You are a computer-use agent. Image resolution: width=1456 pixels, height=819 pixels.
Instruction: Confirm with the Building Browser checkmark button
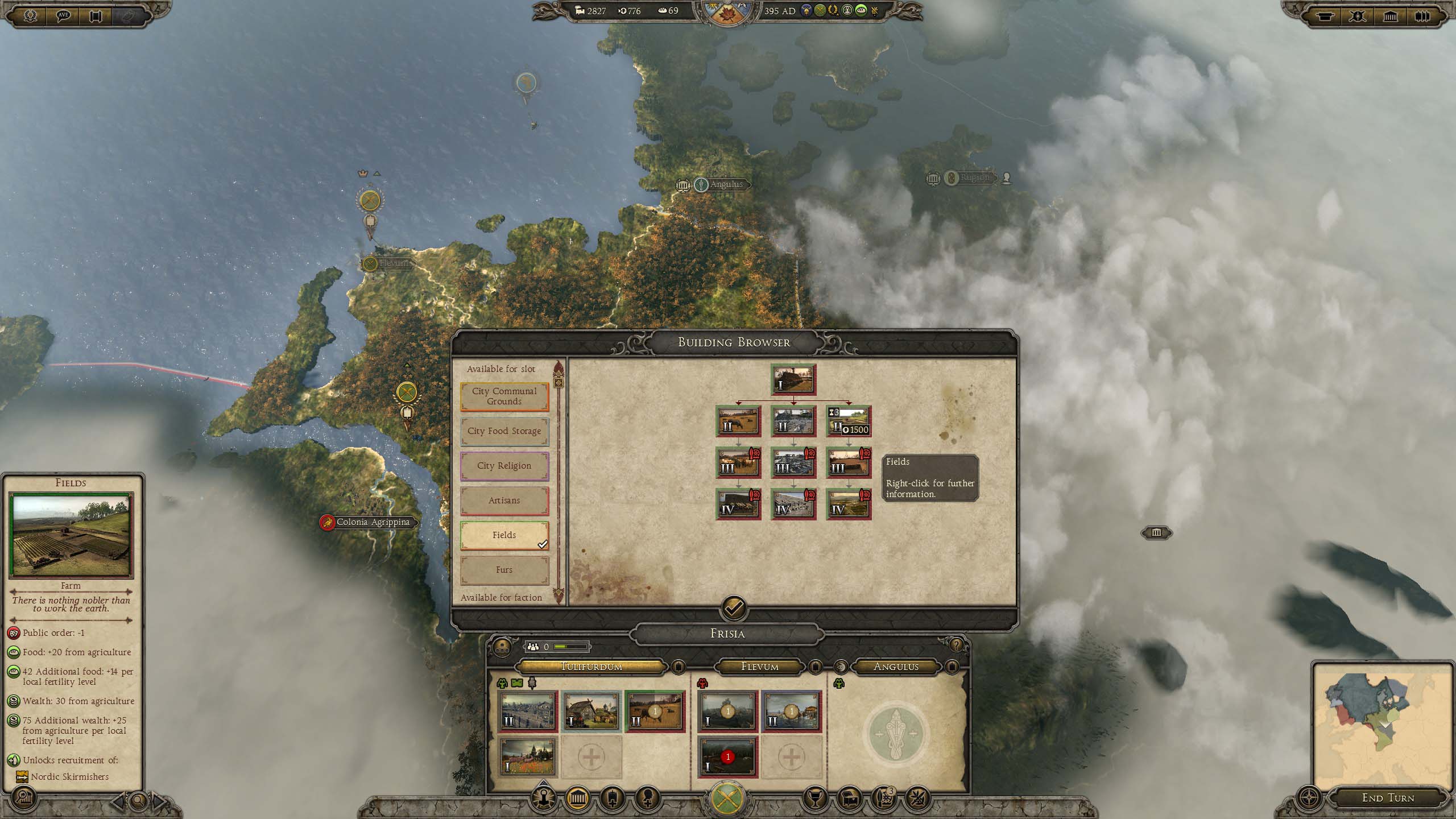(734, 609)
